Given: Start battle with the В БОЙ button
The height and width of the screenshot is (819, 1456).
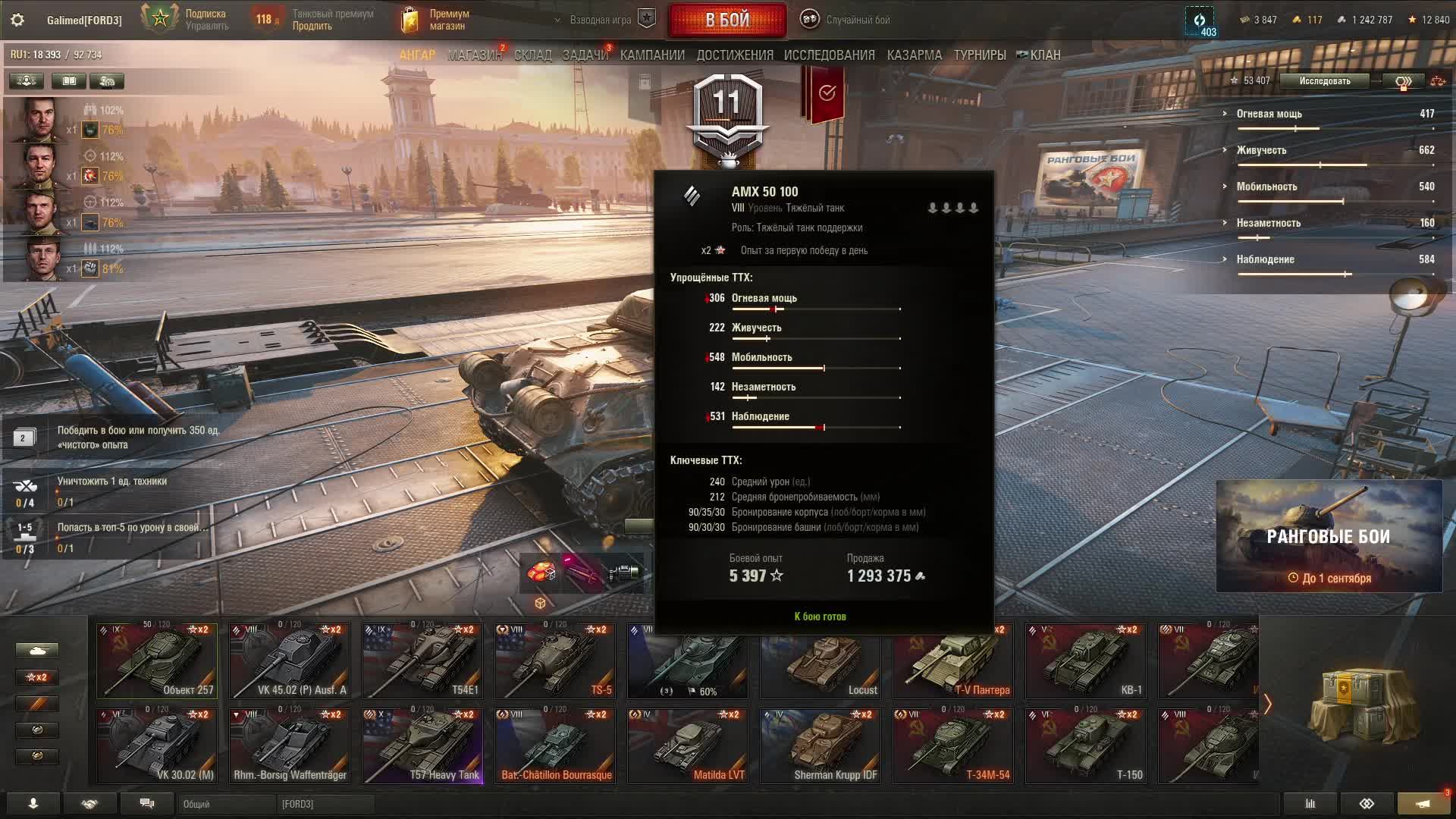Looking at the screenshot, I should click(x=726, y=20).
